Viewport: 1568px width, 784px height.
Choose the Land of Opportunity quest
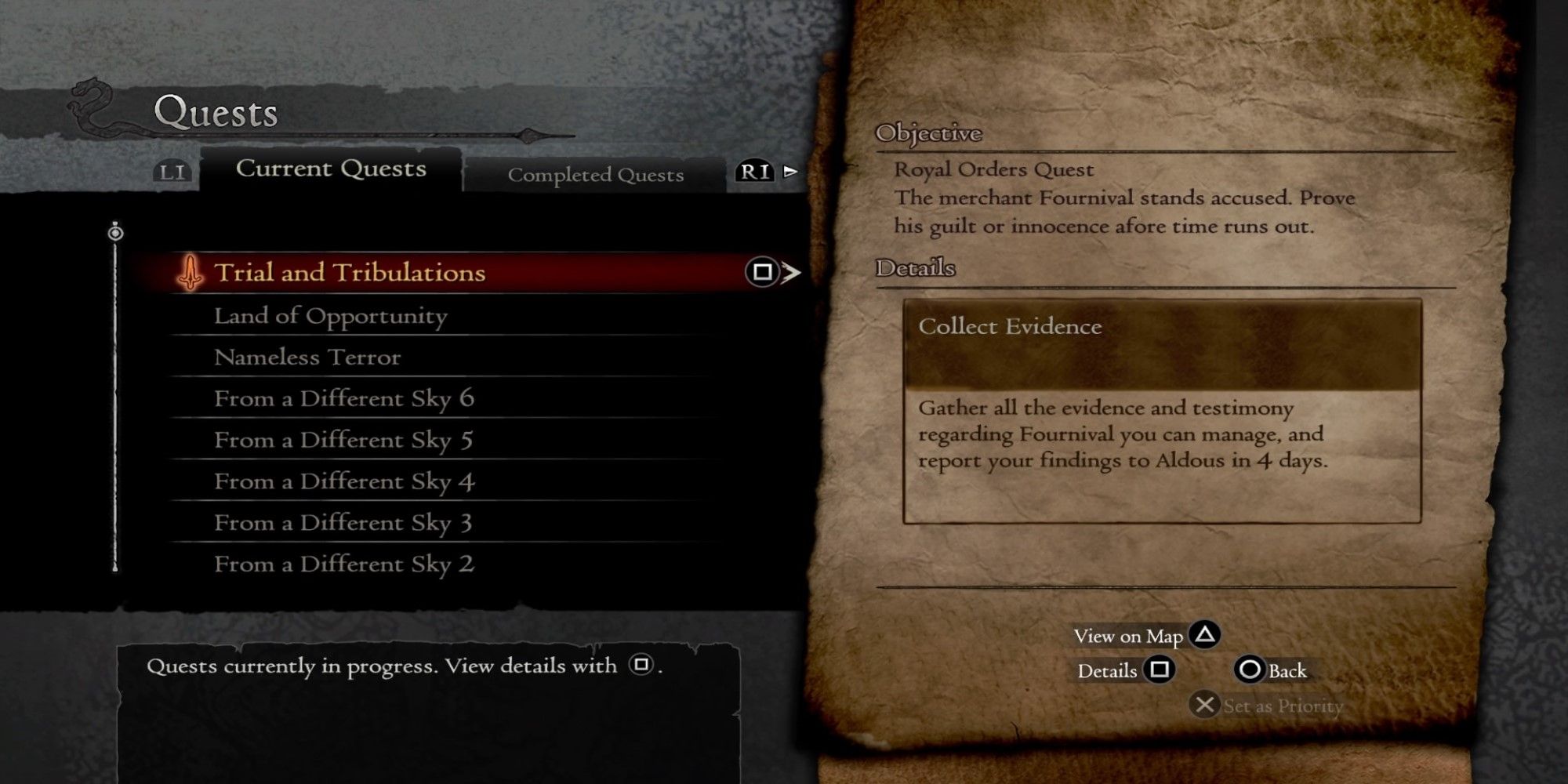(x=330, y=316)
